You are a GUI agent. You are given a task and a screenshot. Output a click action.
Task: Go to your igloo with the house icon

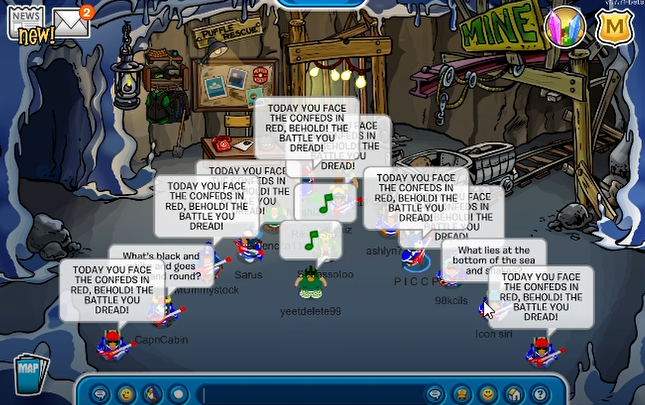pos(513,392)
